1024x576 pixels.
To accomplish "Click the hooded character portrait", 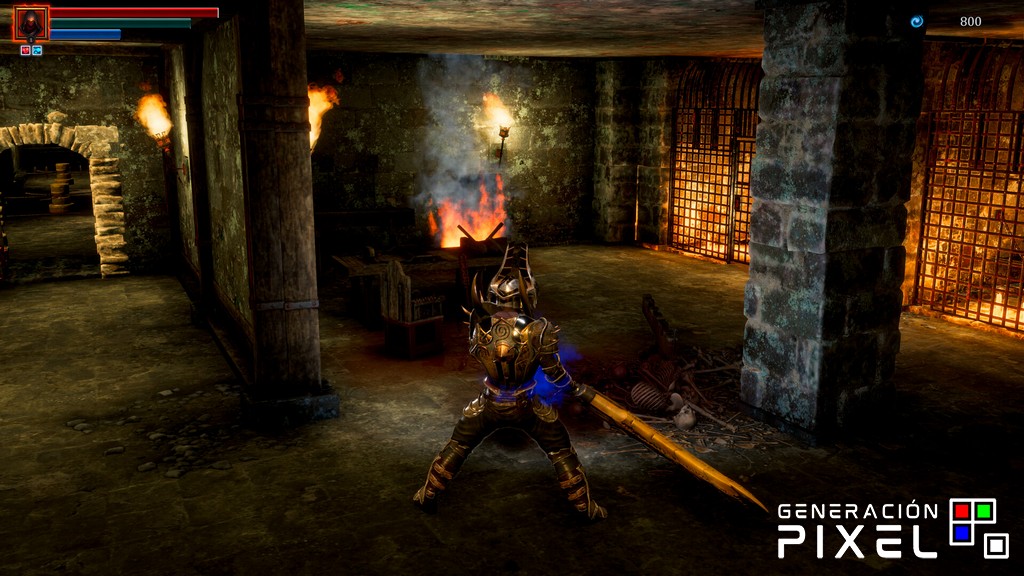I will click(31, 22).
